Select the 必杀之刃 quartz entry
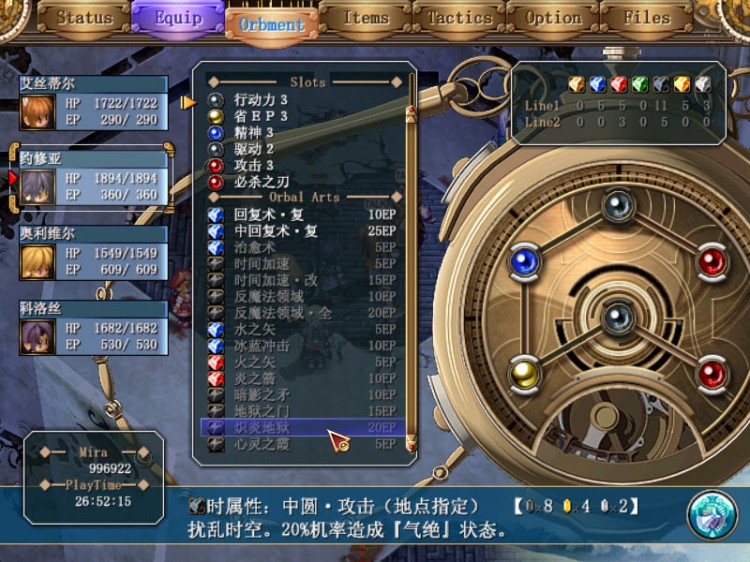The width and height of the screenshot is (750, 562). [x=261, y=182]
